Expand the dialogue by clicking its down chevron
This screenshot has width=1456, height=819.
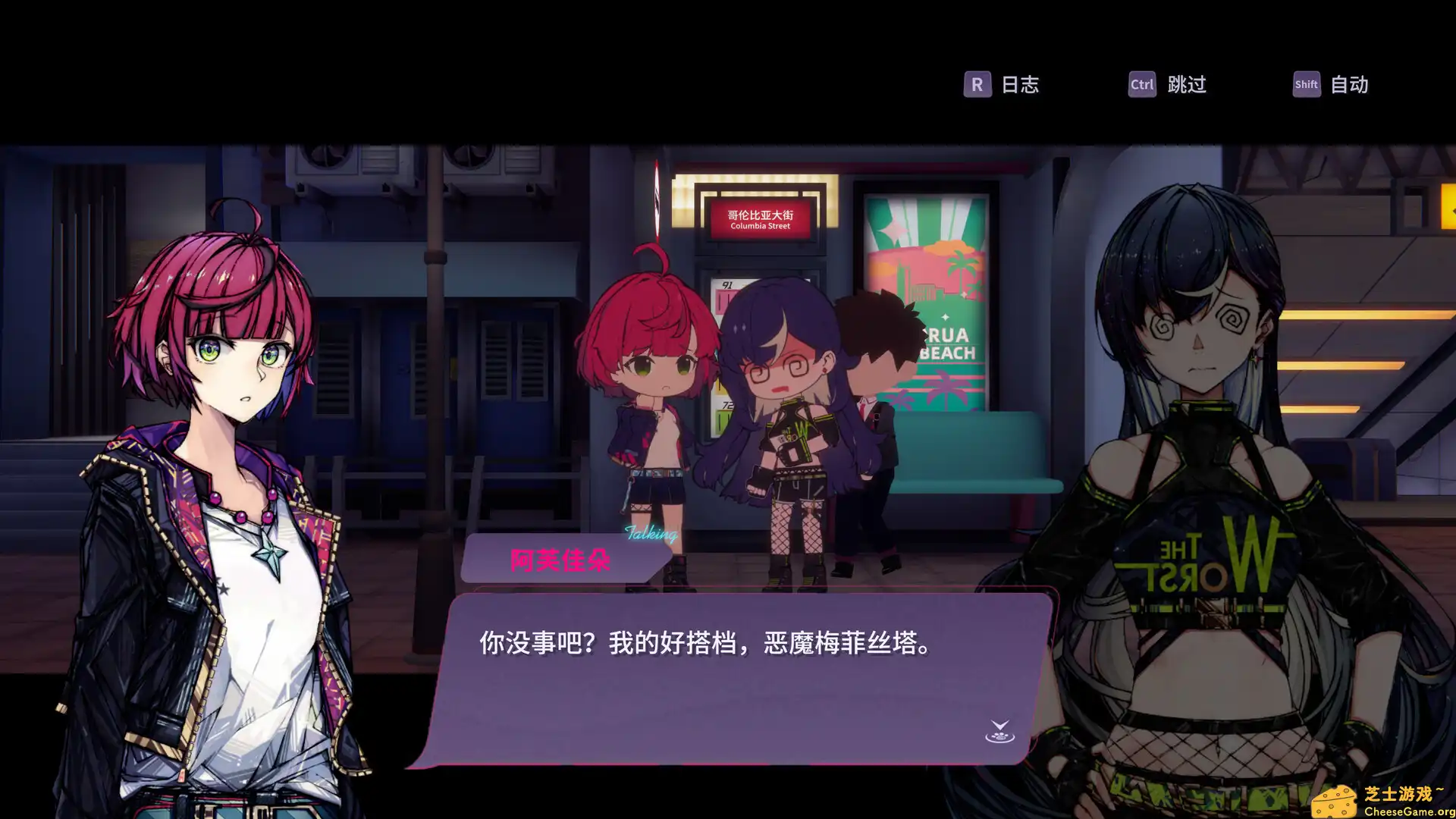pyautogui.click(x=1000, y=724)
